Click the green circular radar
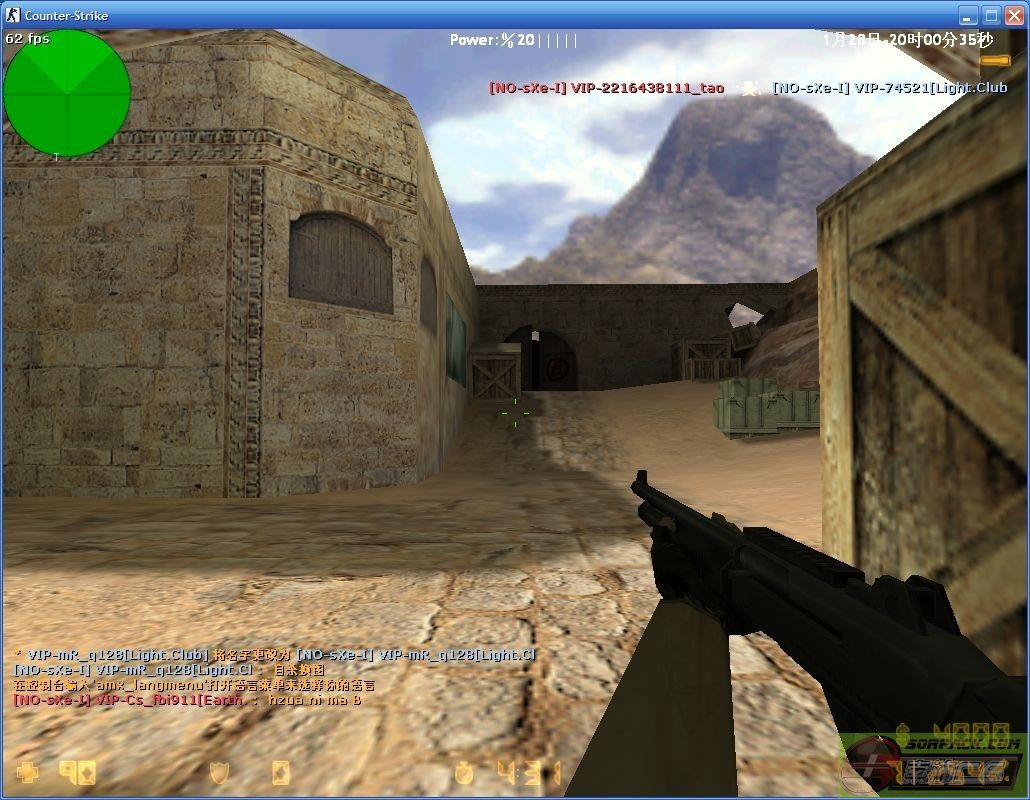The image size is (1030, 800). 67,93
